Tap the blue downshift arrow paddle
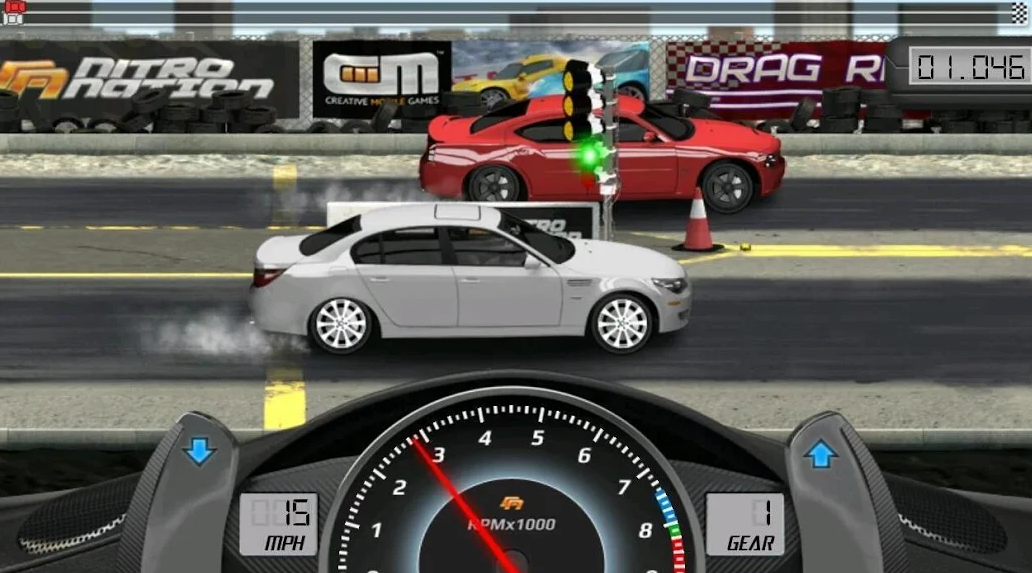This screenshot has width=1032, height=573. (199, 452)
